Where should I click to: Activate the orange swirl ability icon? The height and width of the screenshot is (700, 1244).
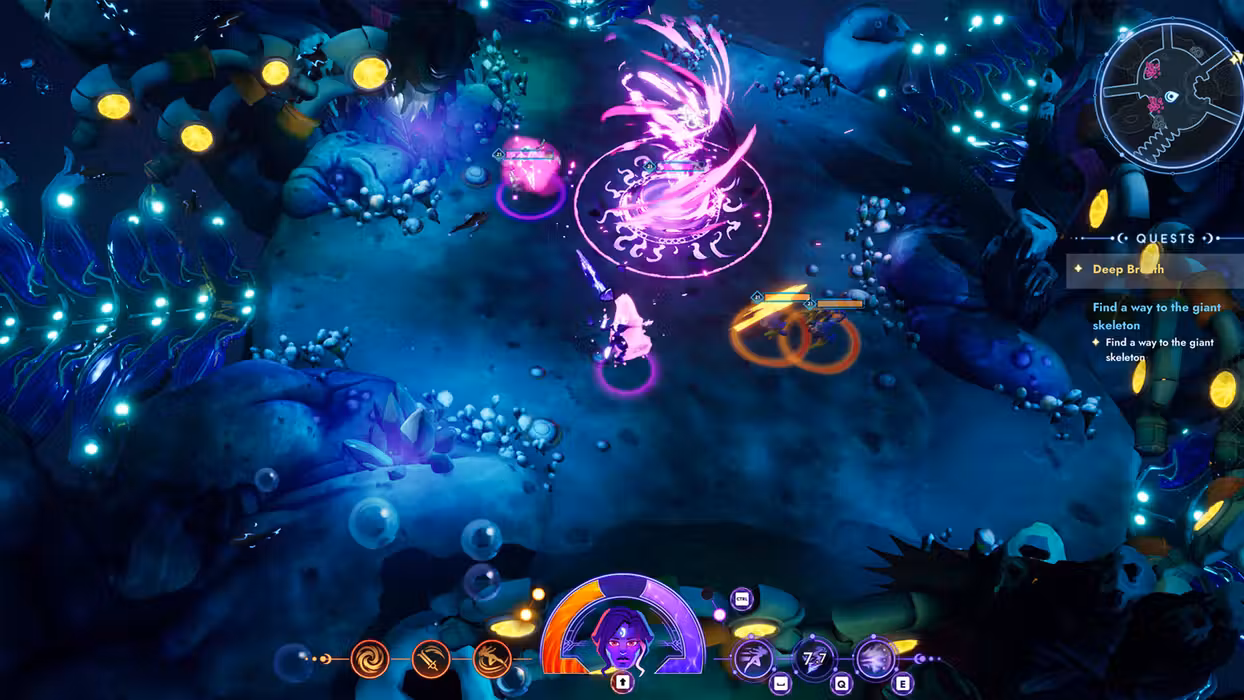pos(370,659)
